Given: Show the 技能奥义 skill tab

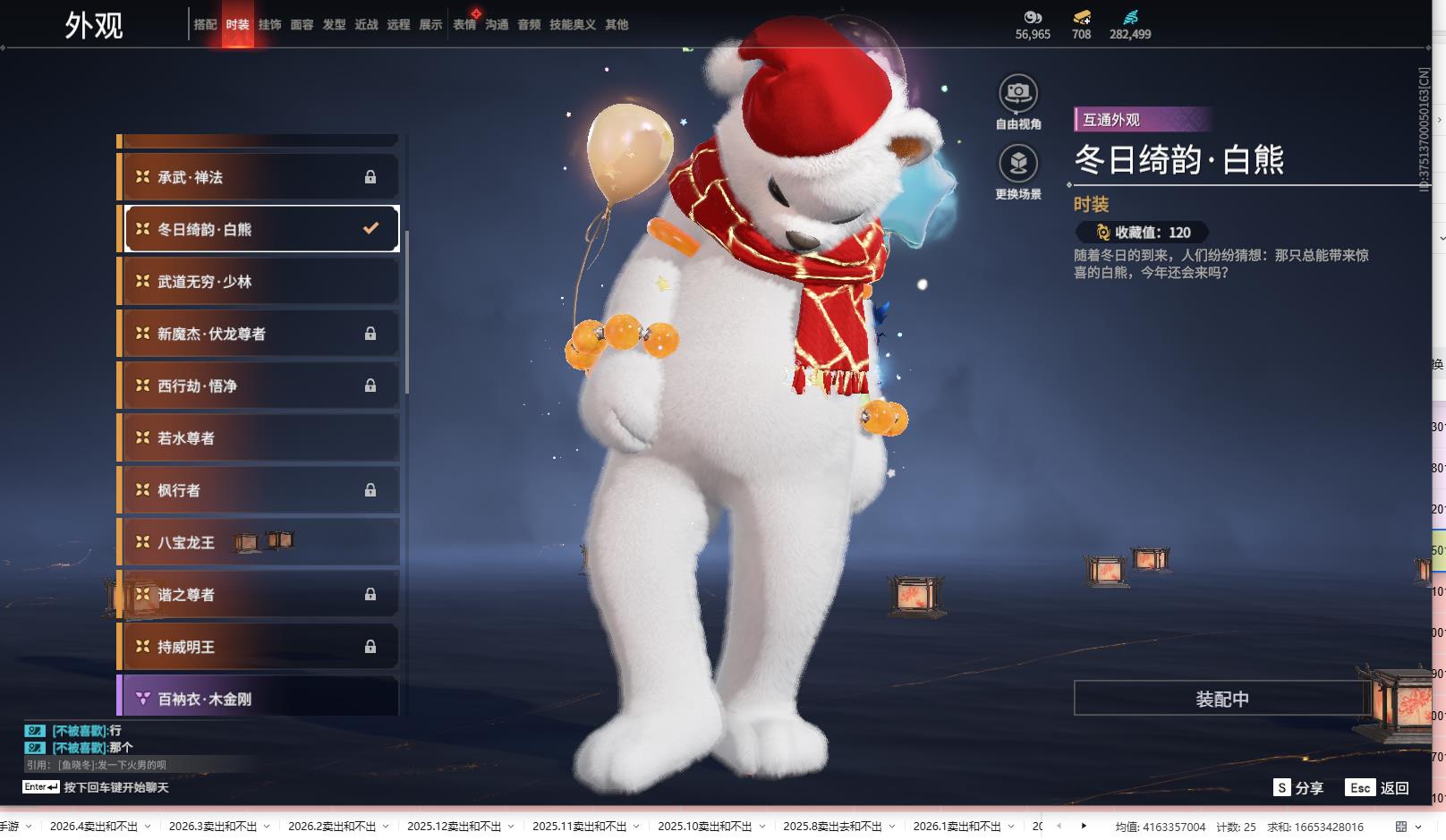Looking at the screenshot, I should pyautogui.click(x=572, y=25).
